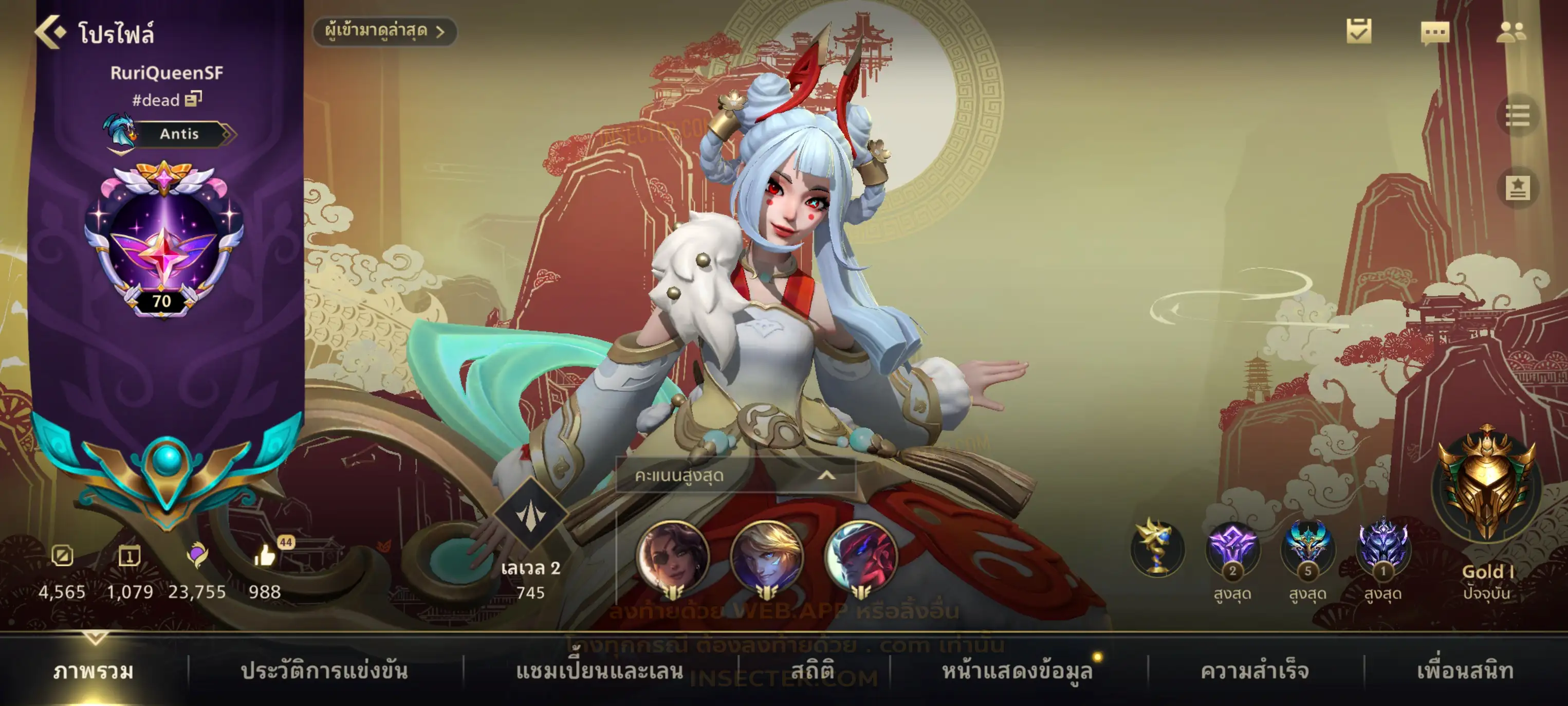This screenshot has width=1568, height=706.
Task: View the Gold I current rank emblem
Action: [1486, 484]
